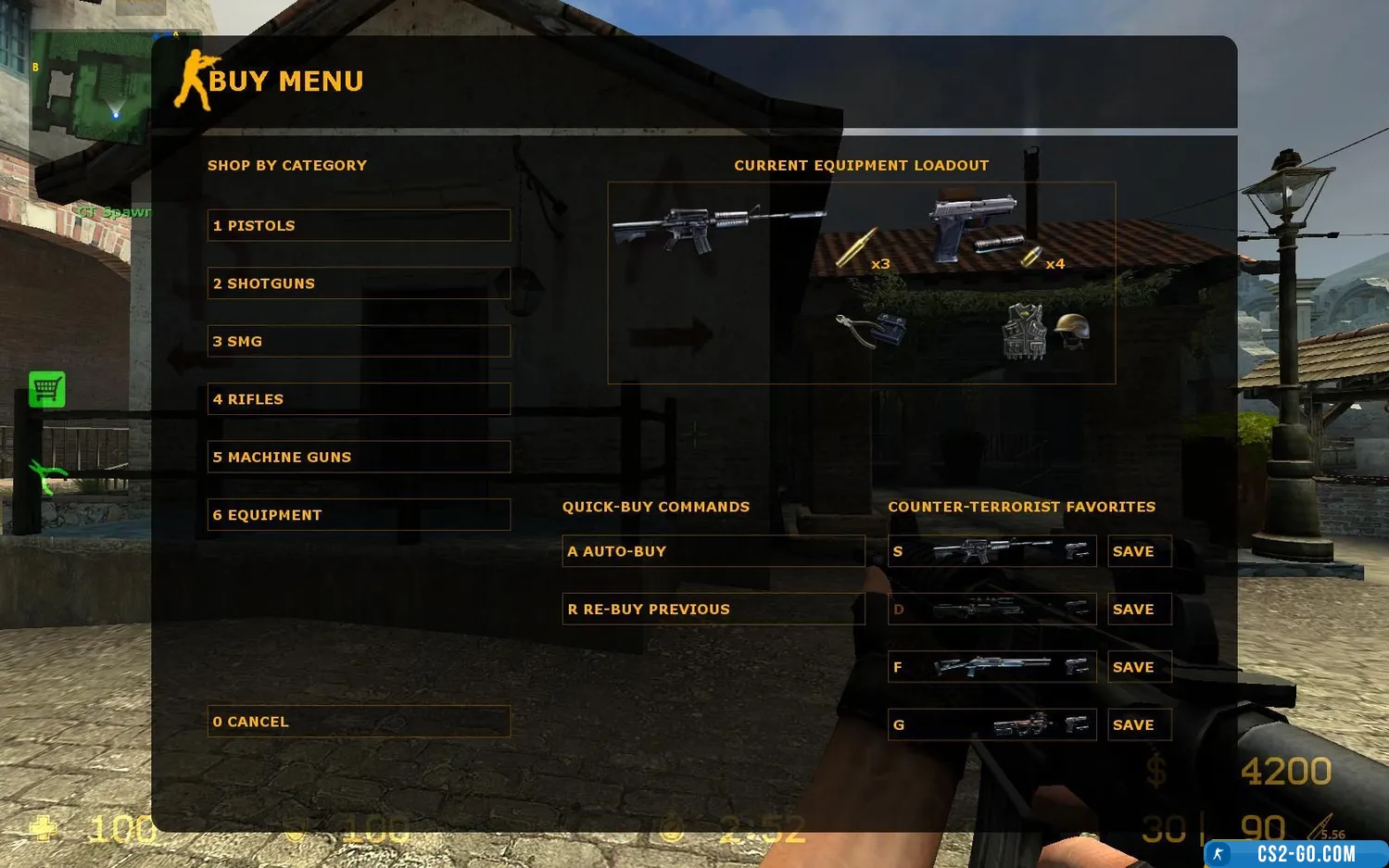
Task: Save current loadout to slot D
Action: point(1139,610)
